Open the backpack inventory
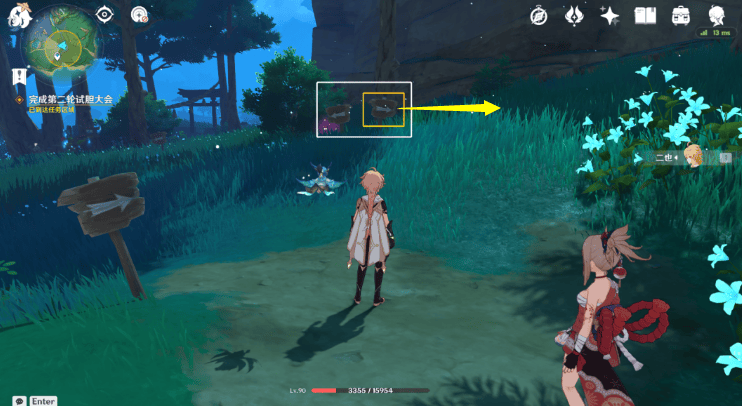Image resolution: width=742 pixels, height=406 pixels. point(680,16)
